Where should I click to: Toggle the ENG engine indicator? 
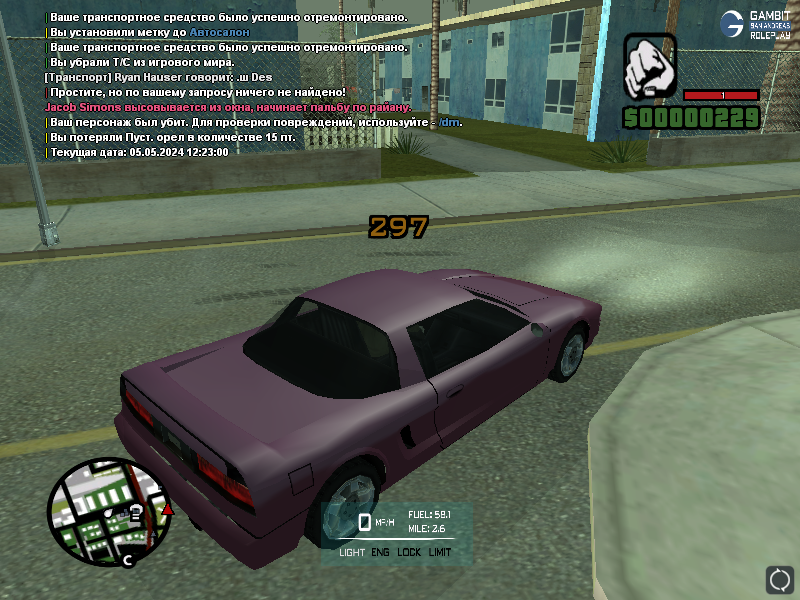click(x=380, y=552)
